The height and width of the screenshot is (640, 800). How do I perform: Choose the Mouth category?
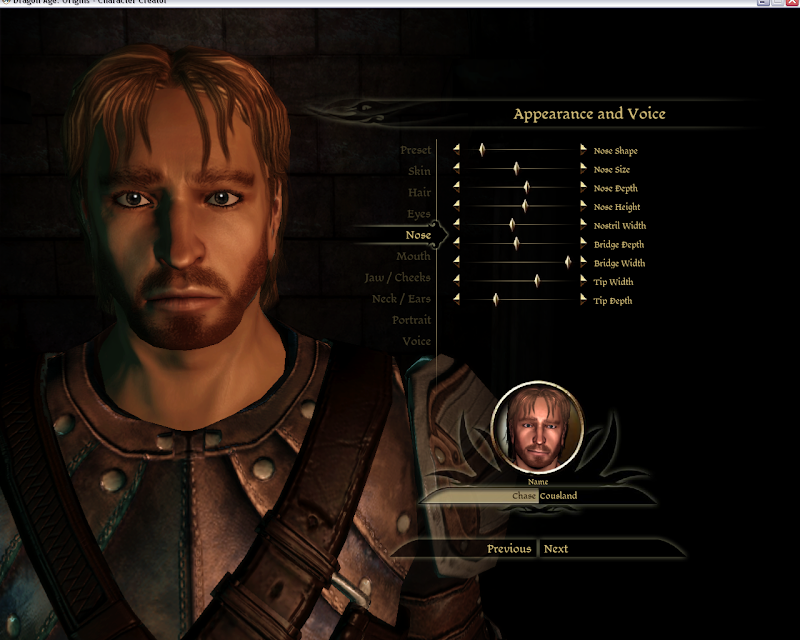(x=413, y=257)
